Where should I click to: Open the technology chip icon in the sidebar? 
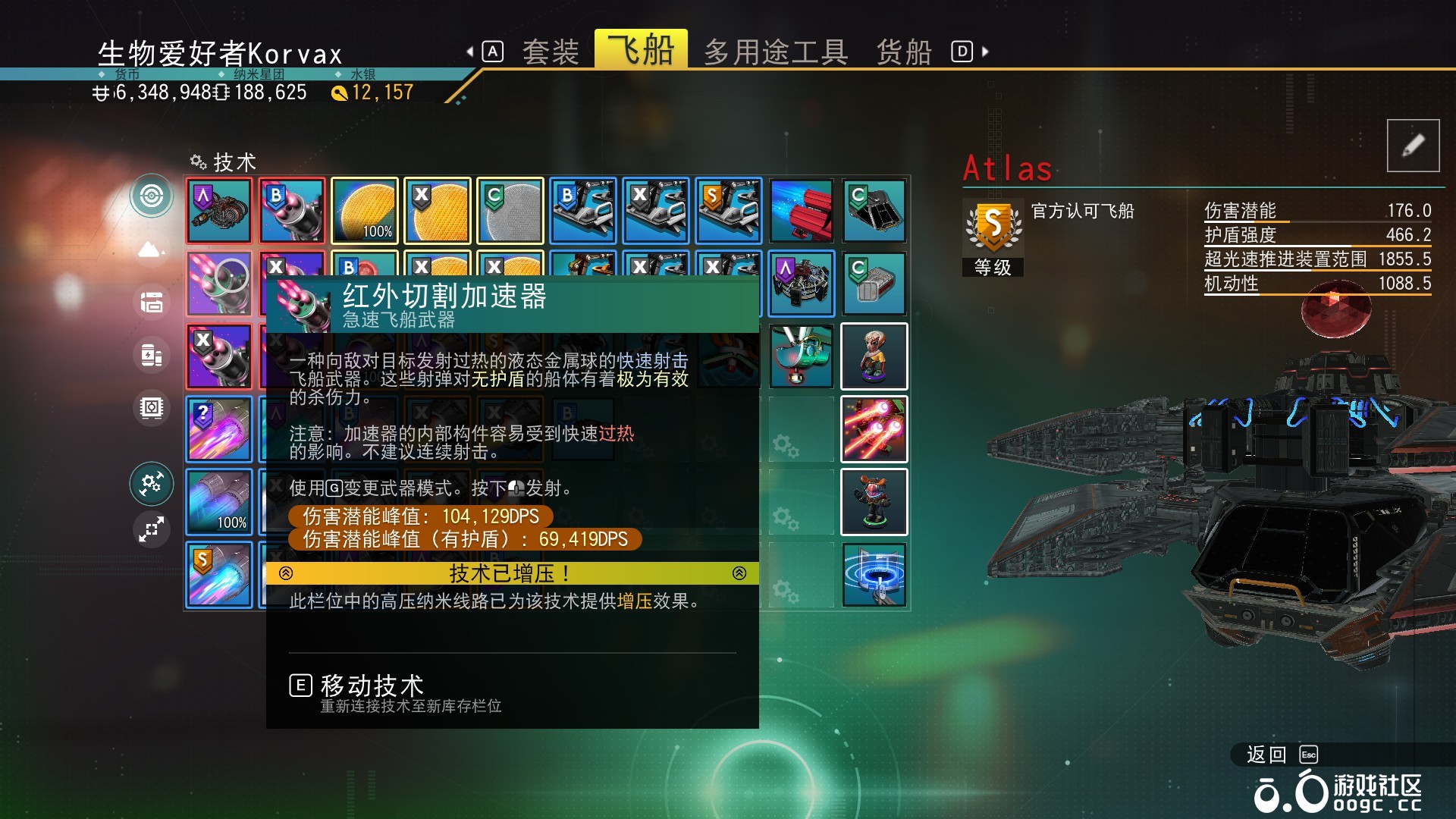tap(152, 408)
